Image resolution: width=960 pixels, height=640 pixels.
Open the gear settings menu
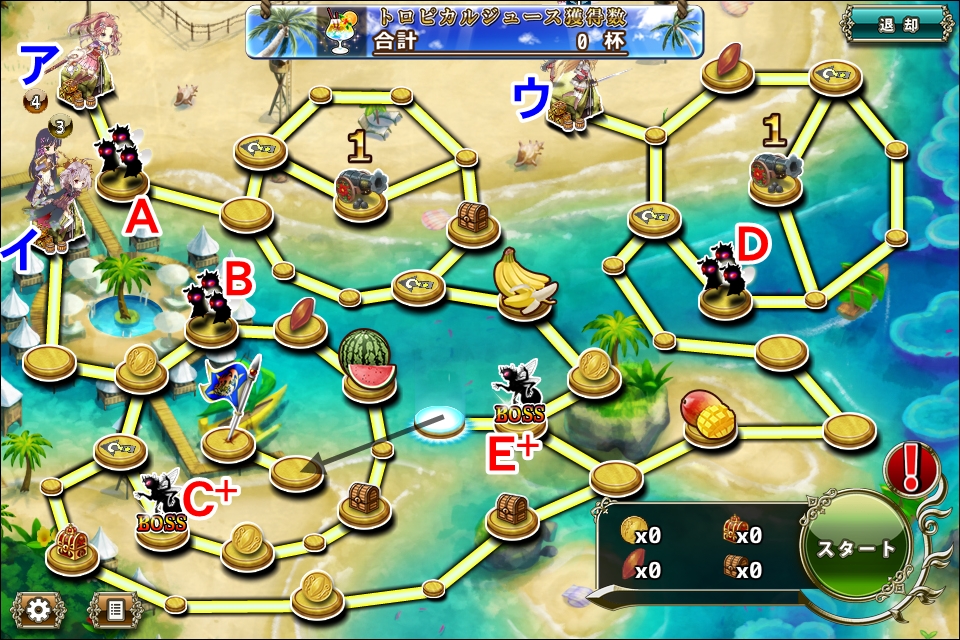click(39, 608)
